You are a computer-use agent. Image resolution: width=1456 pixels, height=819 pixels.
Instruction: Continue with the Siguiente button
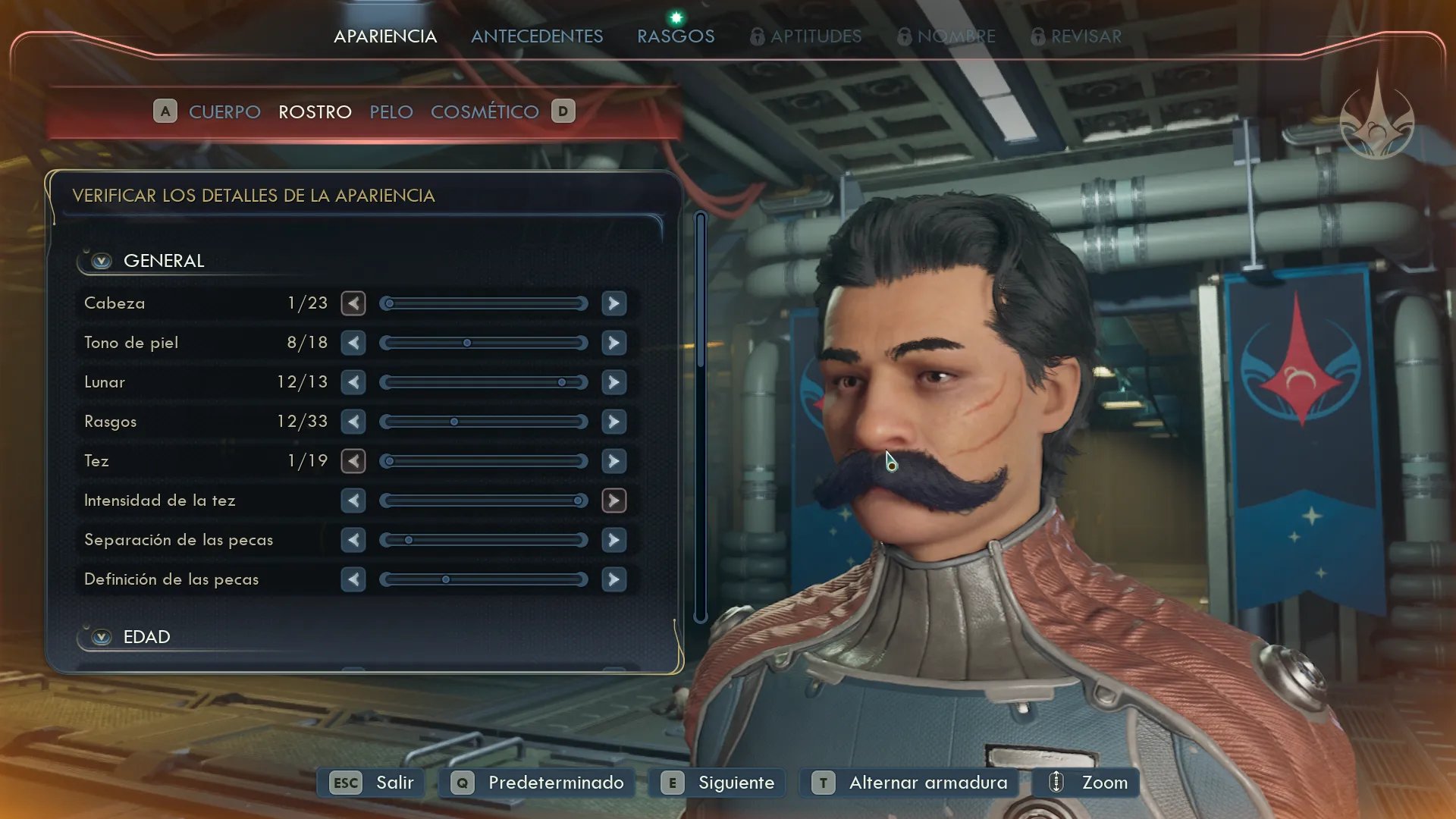tap(717, 783)
